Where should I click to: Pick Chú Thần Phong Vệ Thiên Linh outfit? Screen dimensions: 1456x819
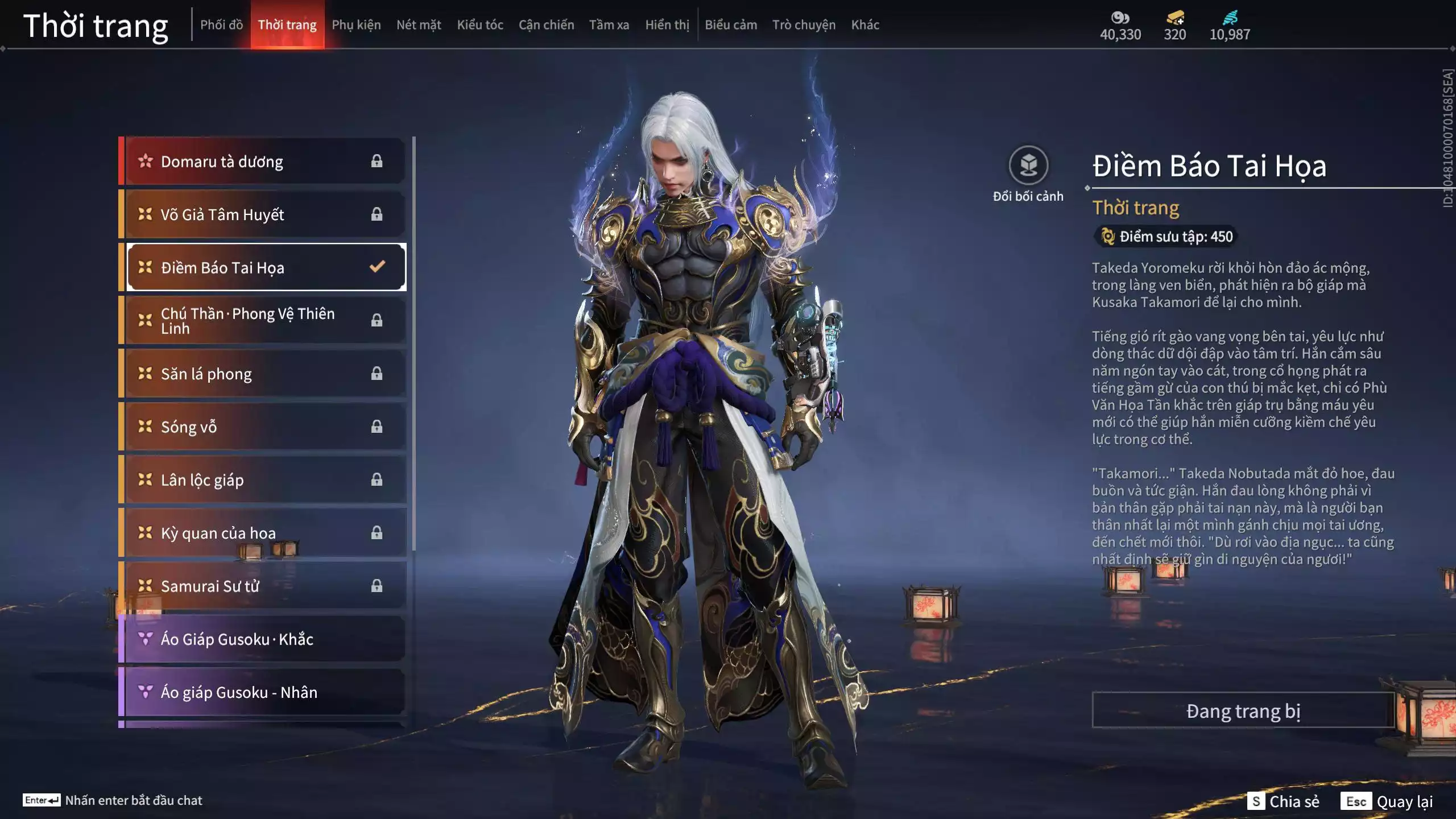tap(264, 321)
